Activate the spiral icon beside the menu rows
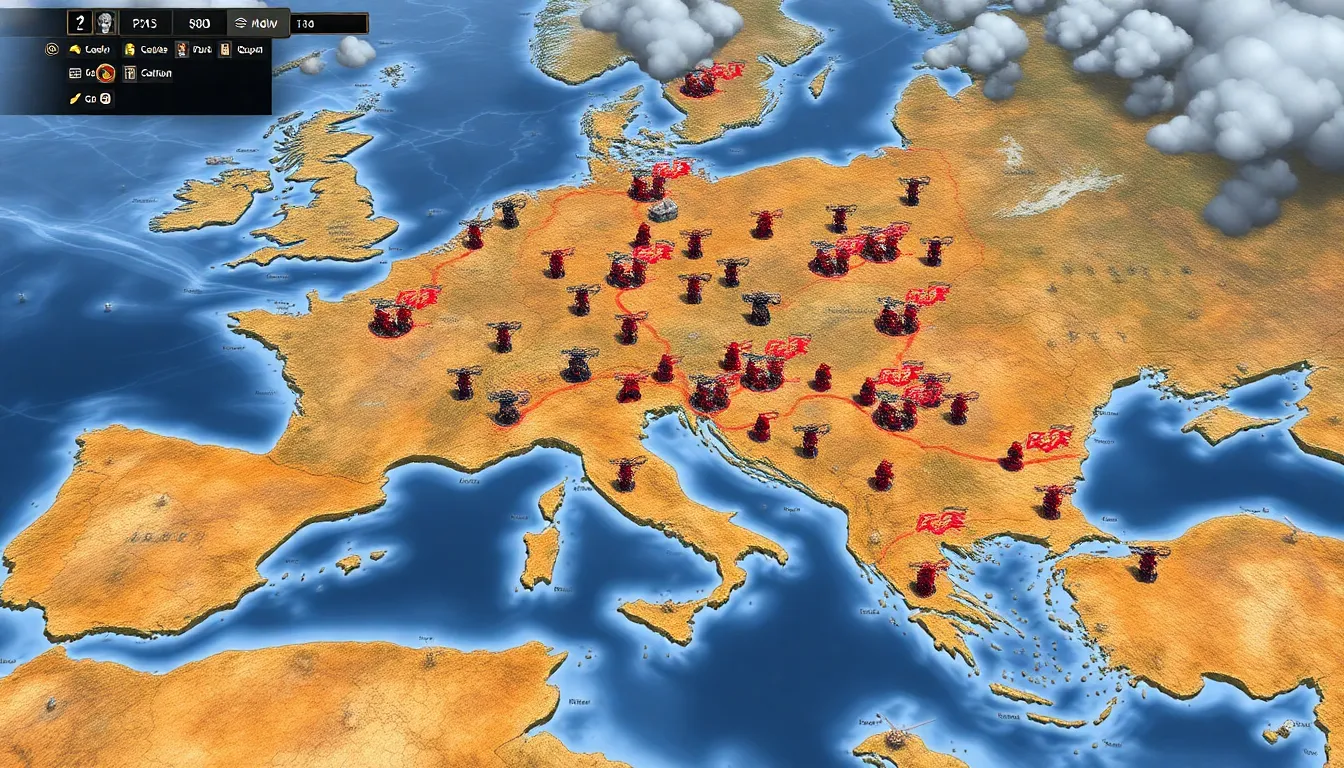Image resolution: width=1344 pixels, height=768 pixels. 52,48
